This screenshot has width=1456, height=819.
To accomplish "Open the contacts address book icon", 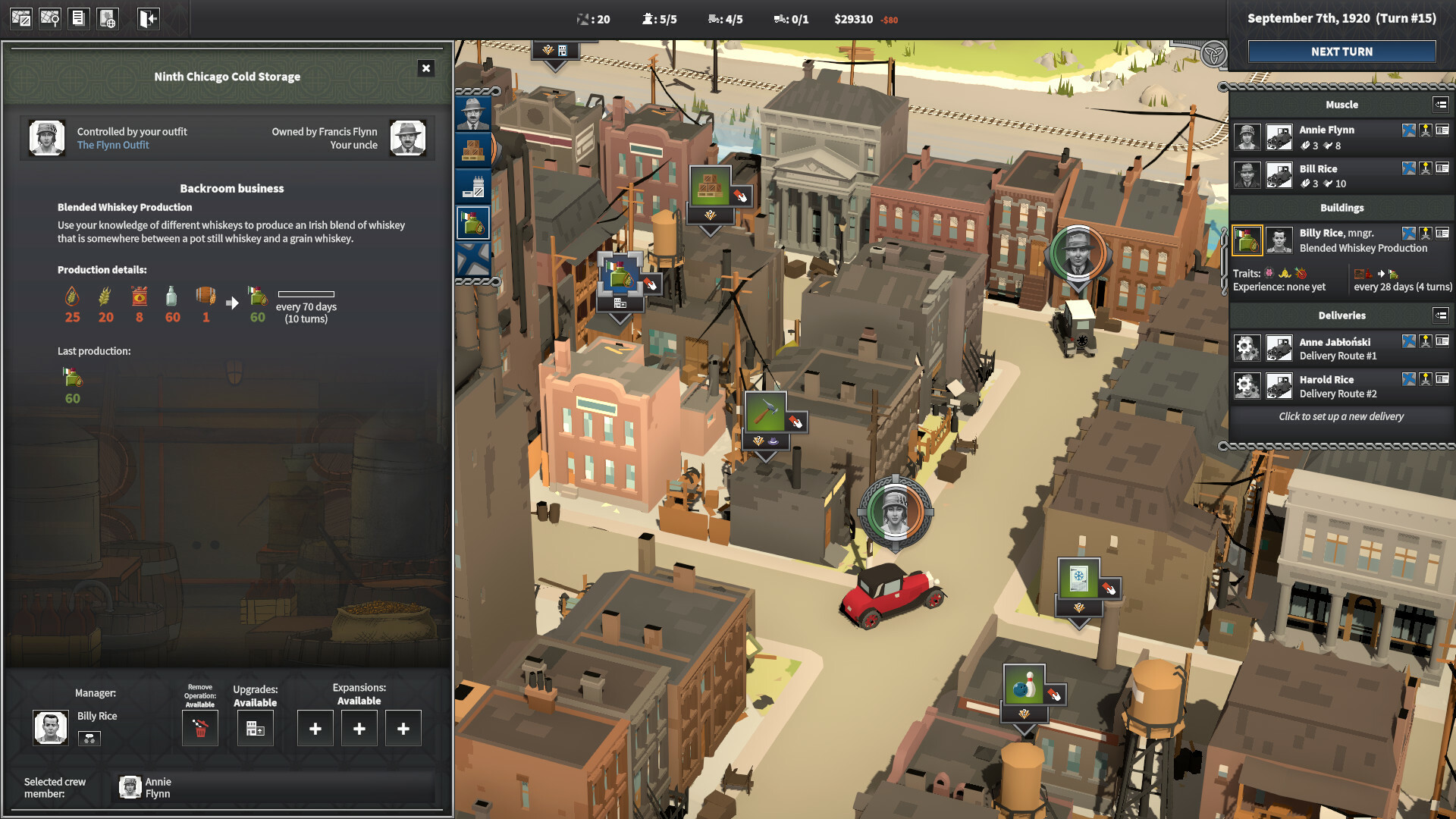I will (x=107, y=18).
